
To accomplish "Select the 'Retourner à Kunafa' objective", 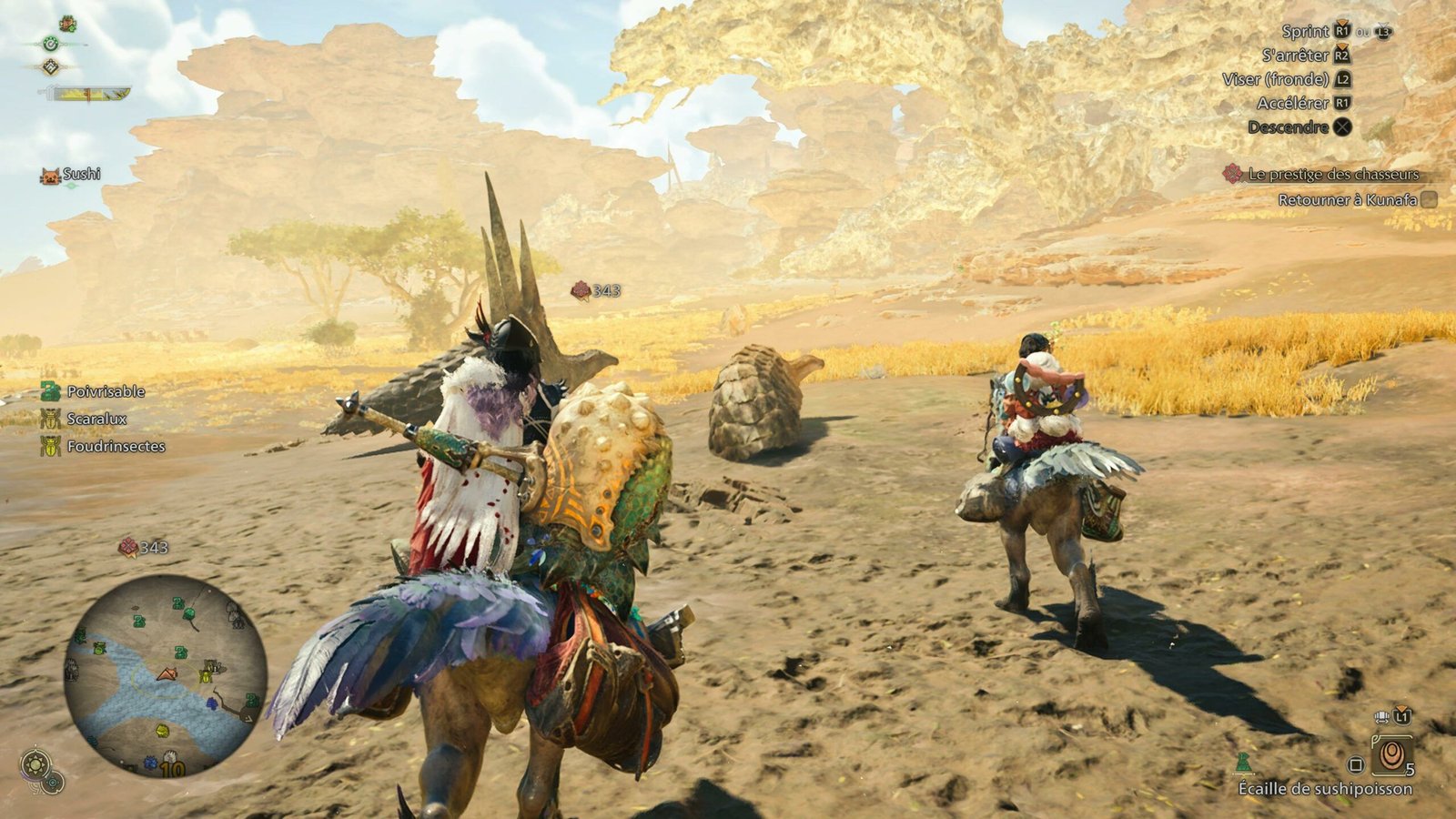I will click(1347, 199).
